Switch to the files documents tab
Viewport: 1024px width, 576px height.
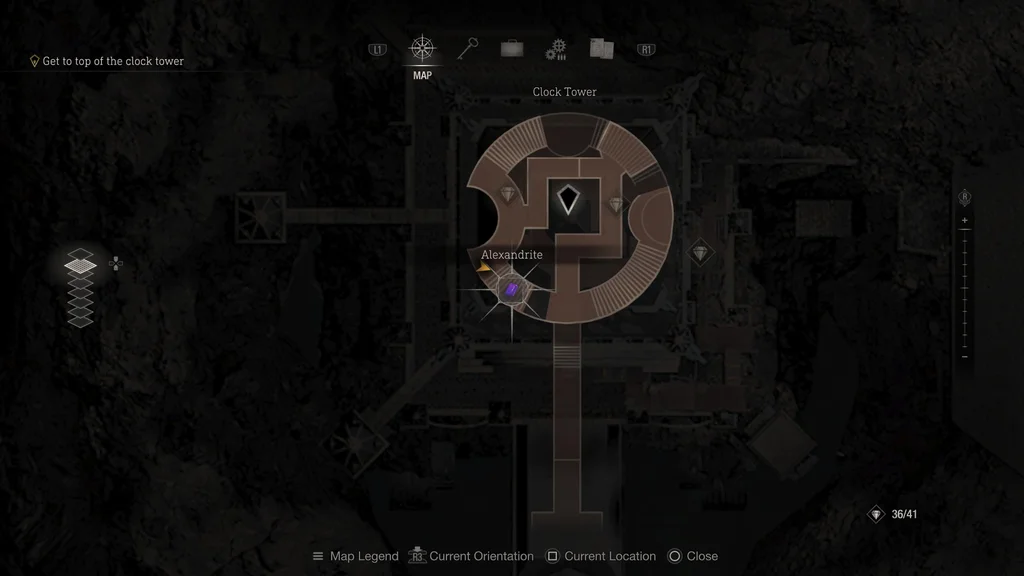click(601, 48)
